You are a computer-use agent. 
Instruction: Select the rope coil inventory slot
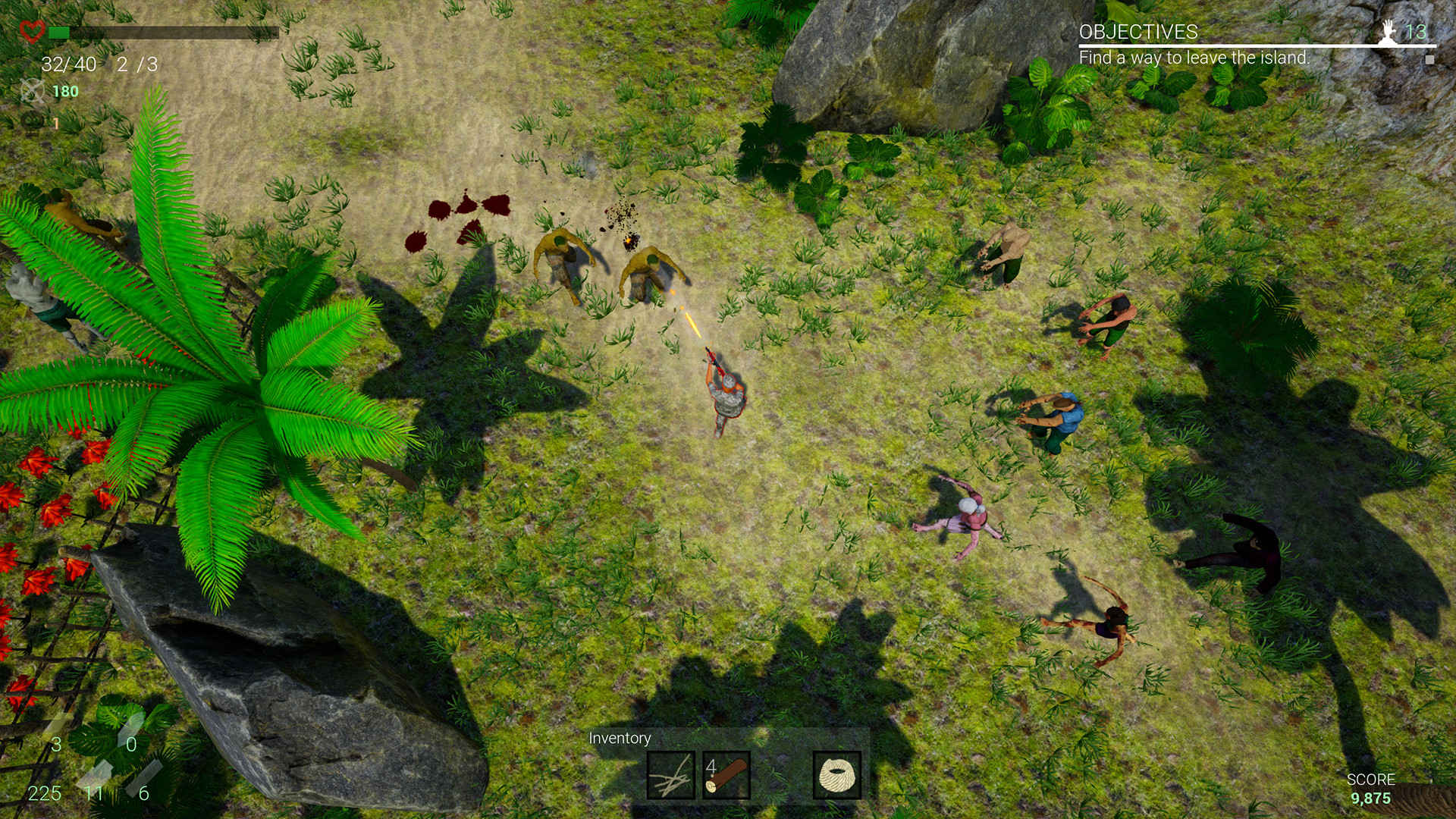[838, 776]
